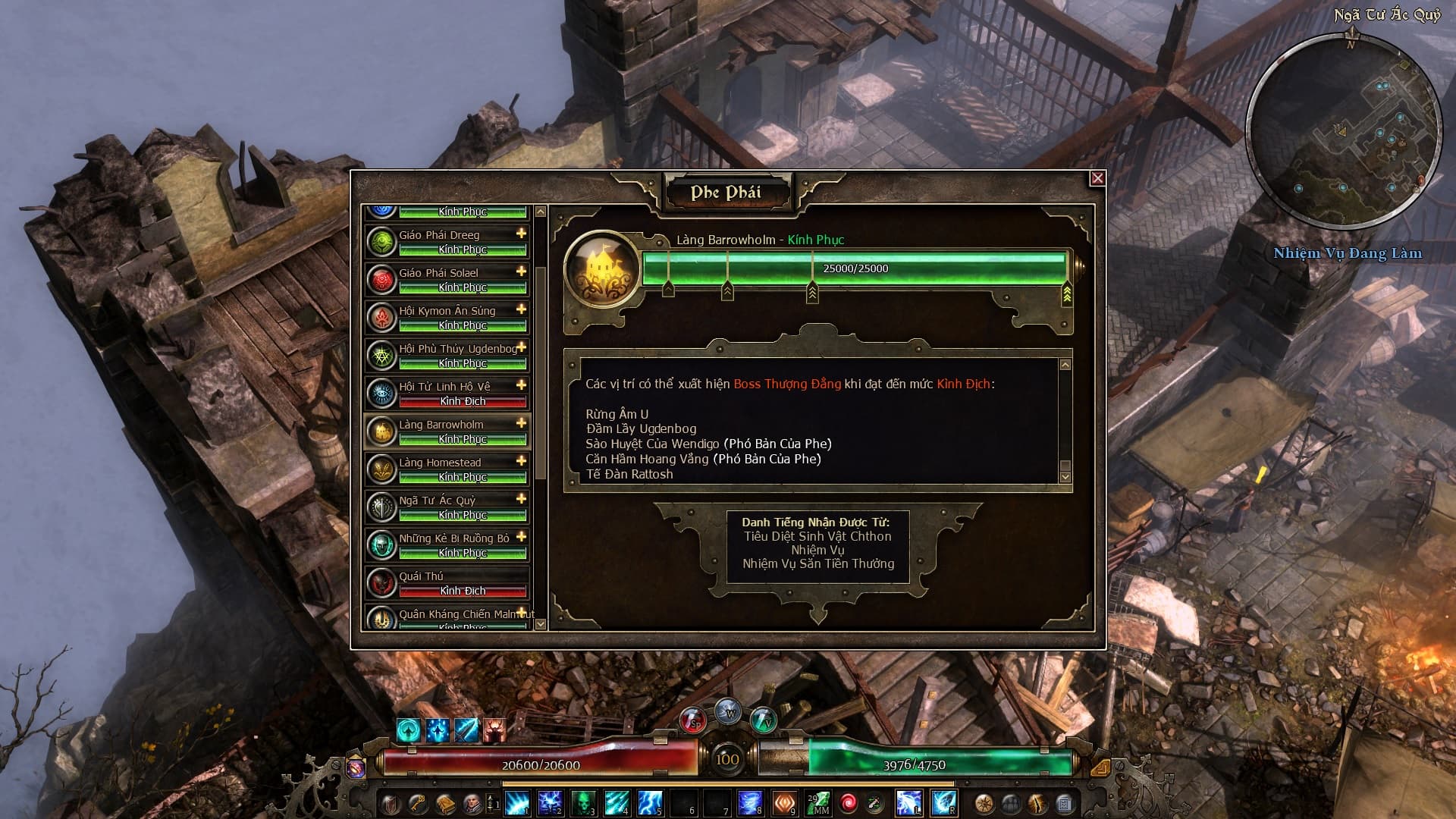Open the golden book journal icon
The height and width of the screenshot is (819, 1456).
445,803
